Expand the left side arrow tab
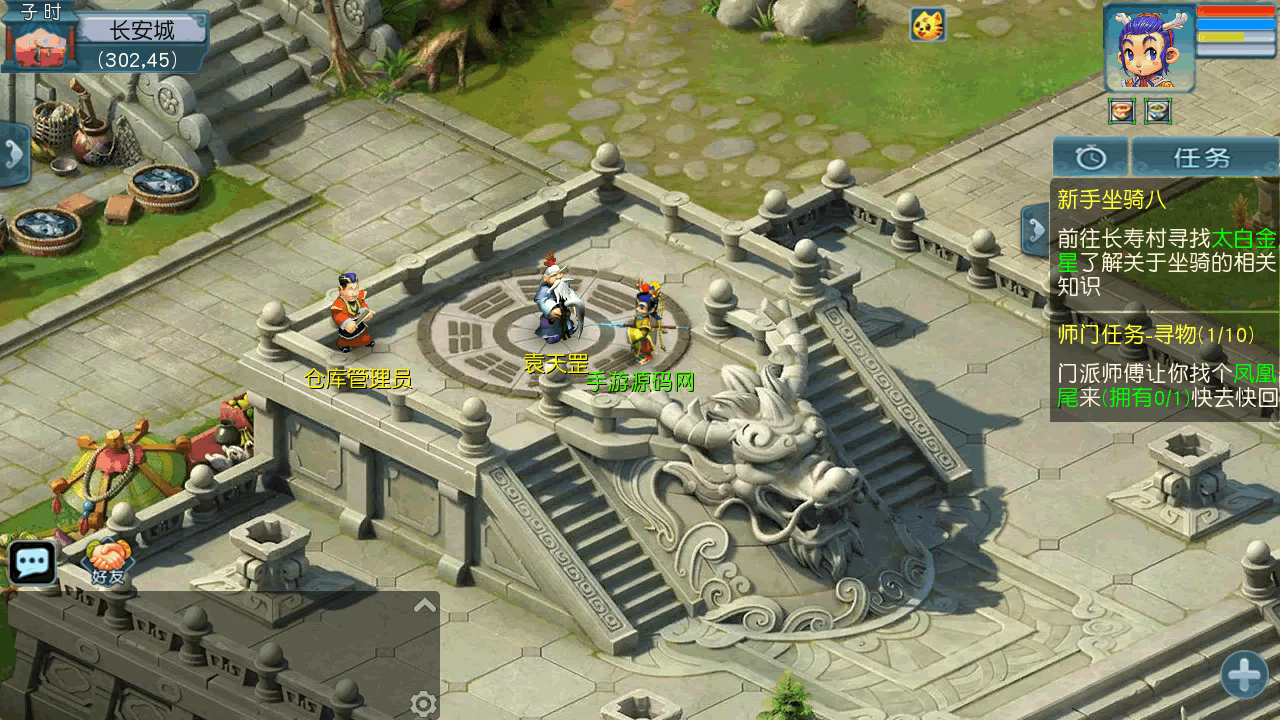The height and width of the screenshot is (720, 1280). coord(14,154)
